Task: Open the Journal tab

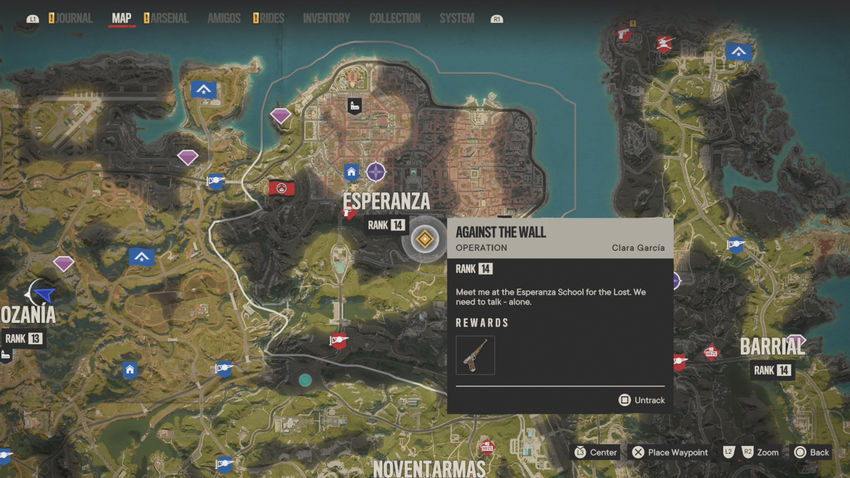Action: coord(71,18)
